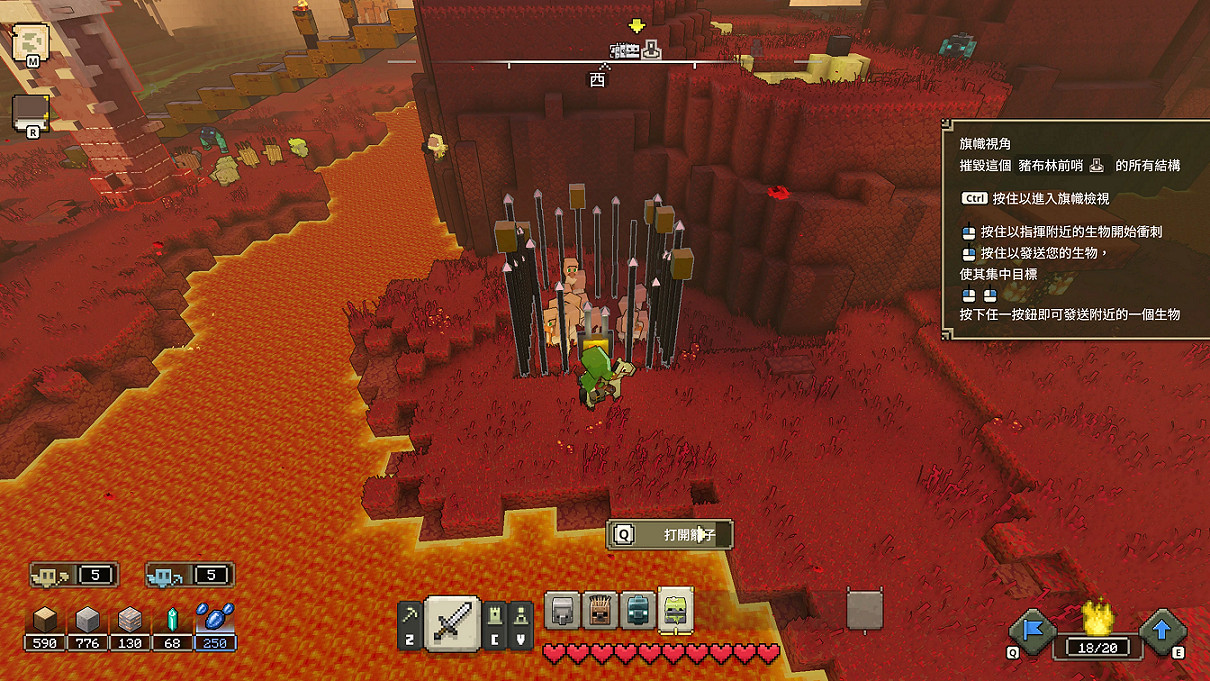Select the stone resource icon
This screenshot has height=681, width=1210.
click(88, 621)
